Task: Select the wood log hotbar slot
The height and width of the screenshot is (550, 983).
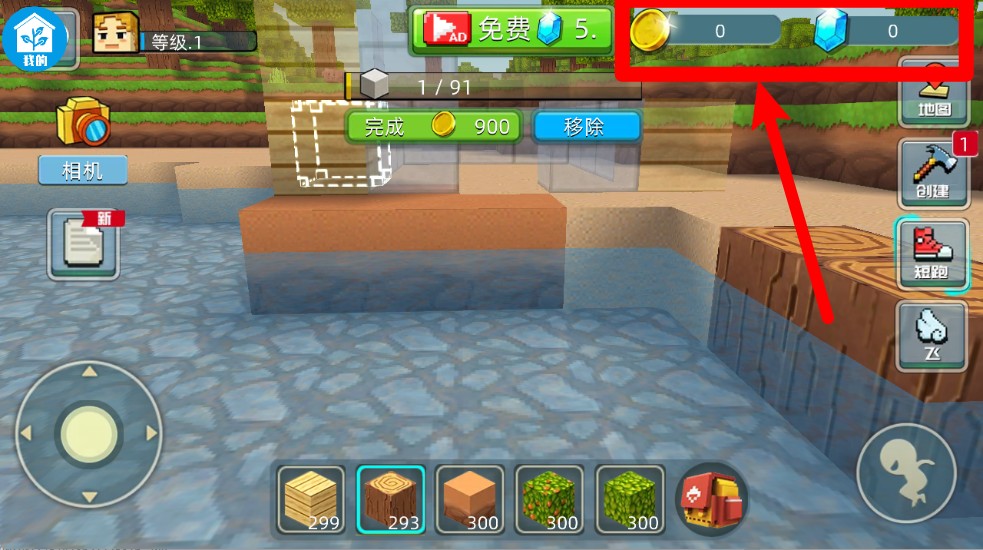Action: click(x=390, y=498)
